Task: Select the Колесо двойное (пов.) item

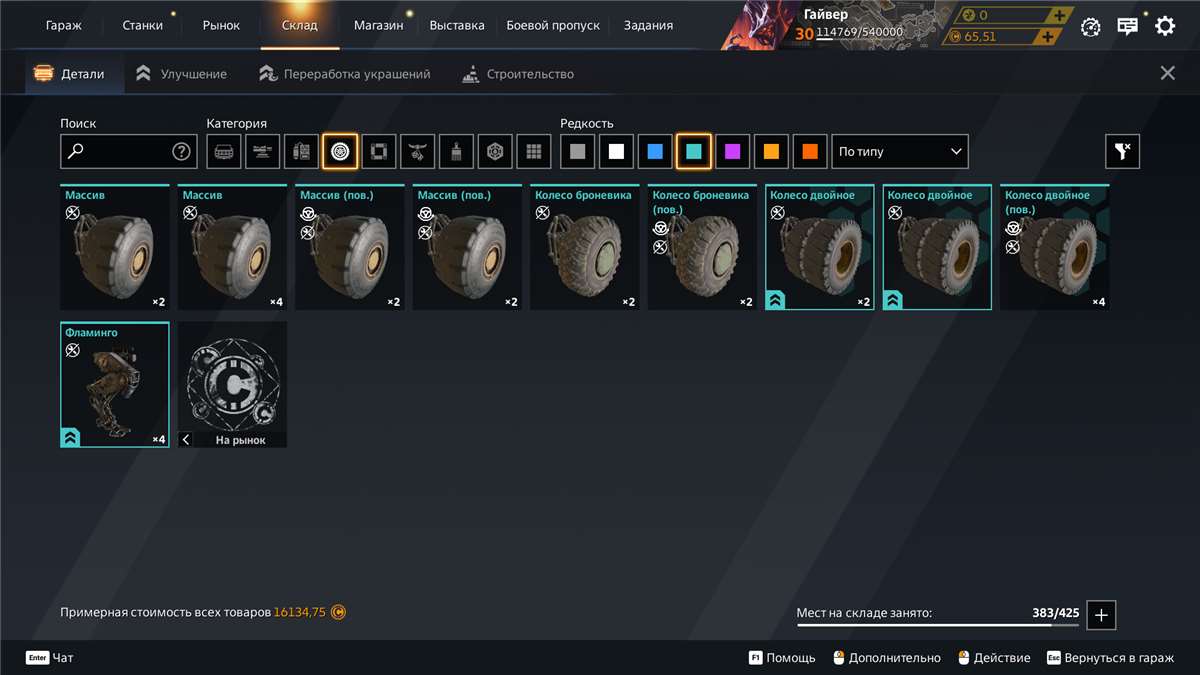Action: 1054,248
